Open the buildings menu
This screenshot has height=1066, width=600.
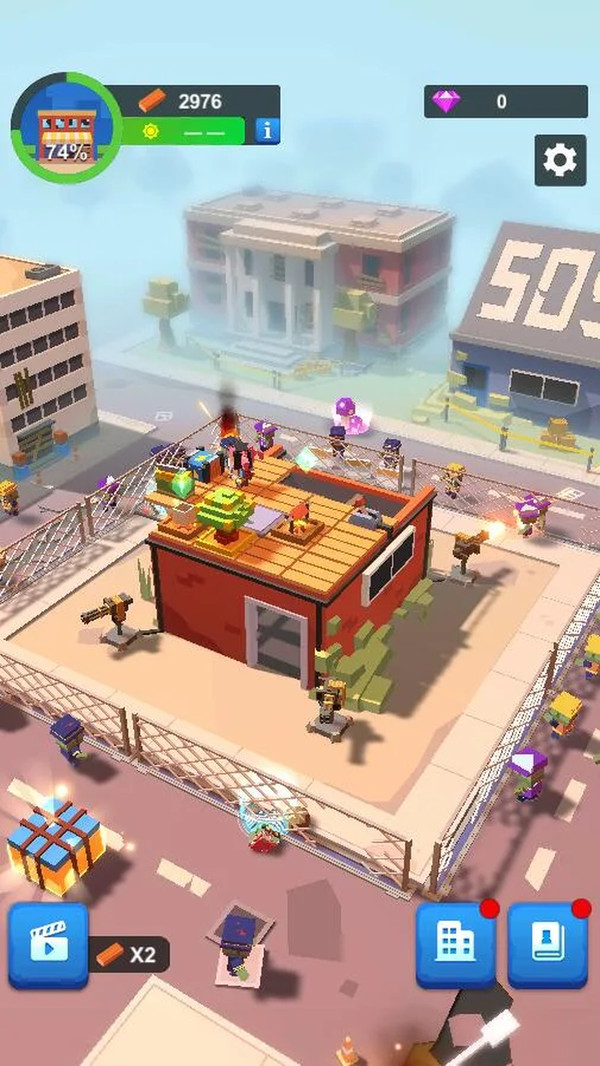click(x=456, y=944)
